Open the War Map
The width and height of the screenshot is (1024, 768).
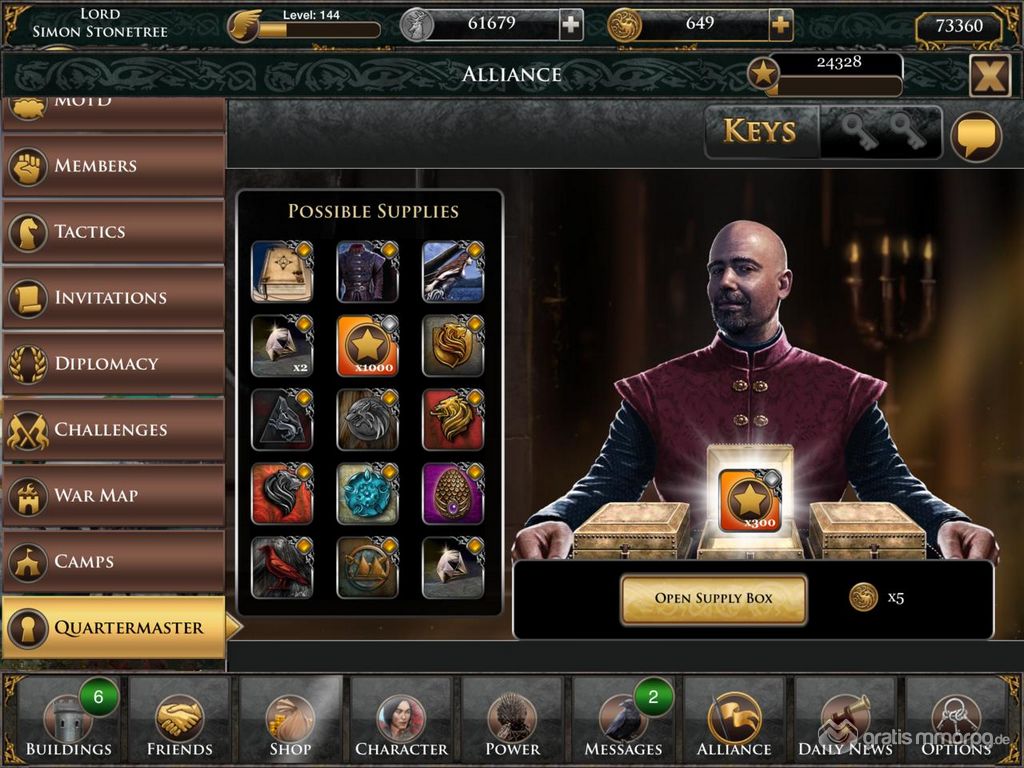113,496
